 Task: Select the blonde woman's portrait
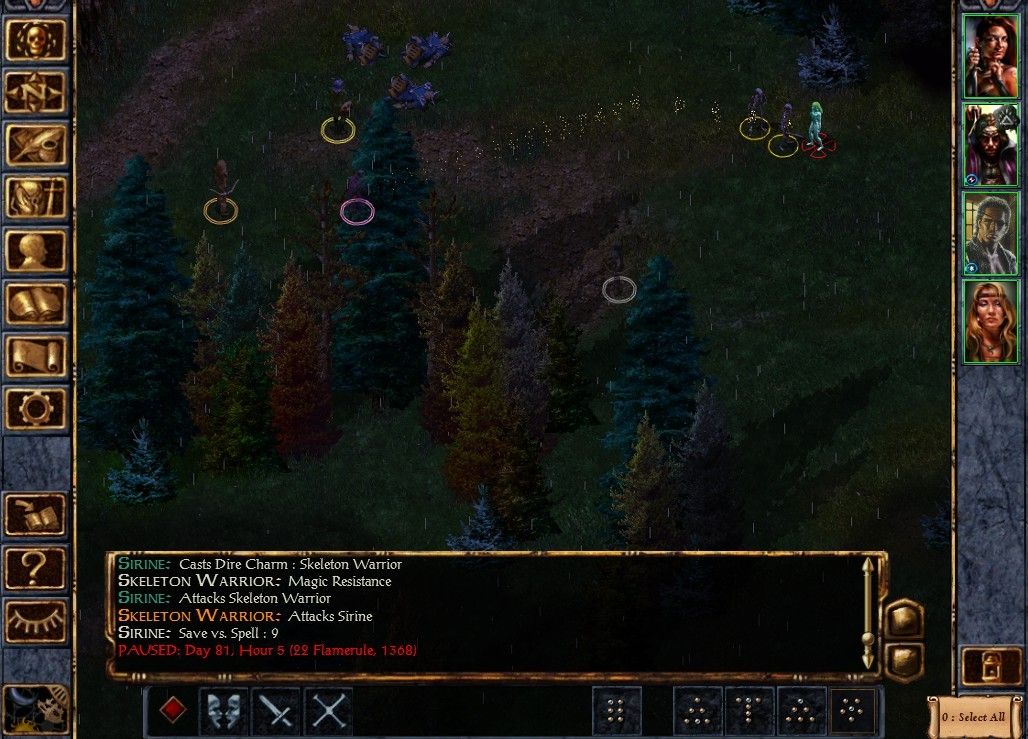tap(990, 321)
